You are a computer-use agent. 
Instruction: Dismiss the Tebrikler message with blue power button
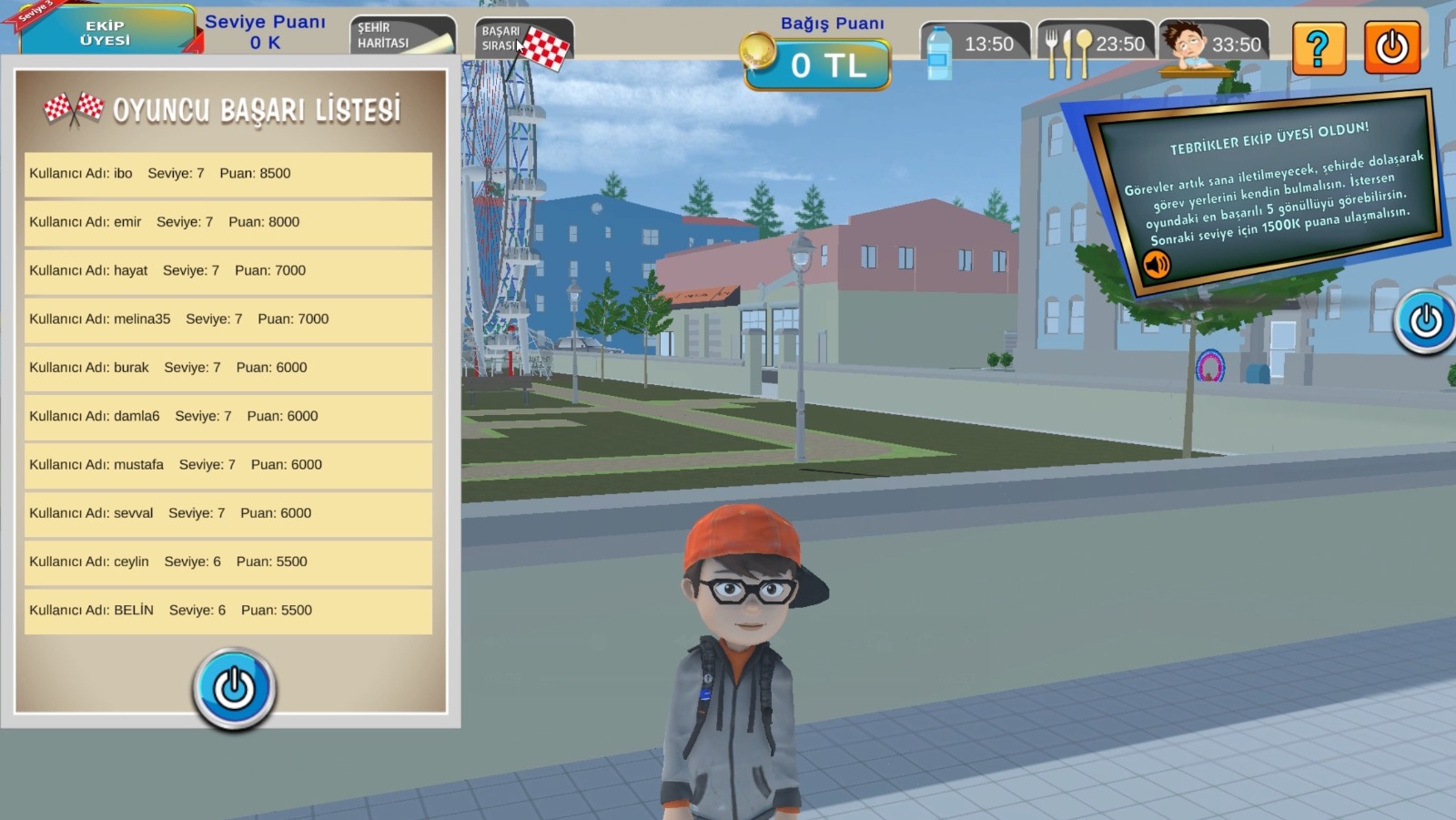click(x=1425, y=320)
